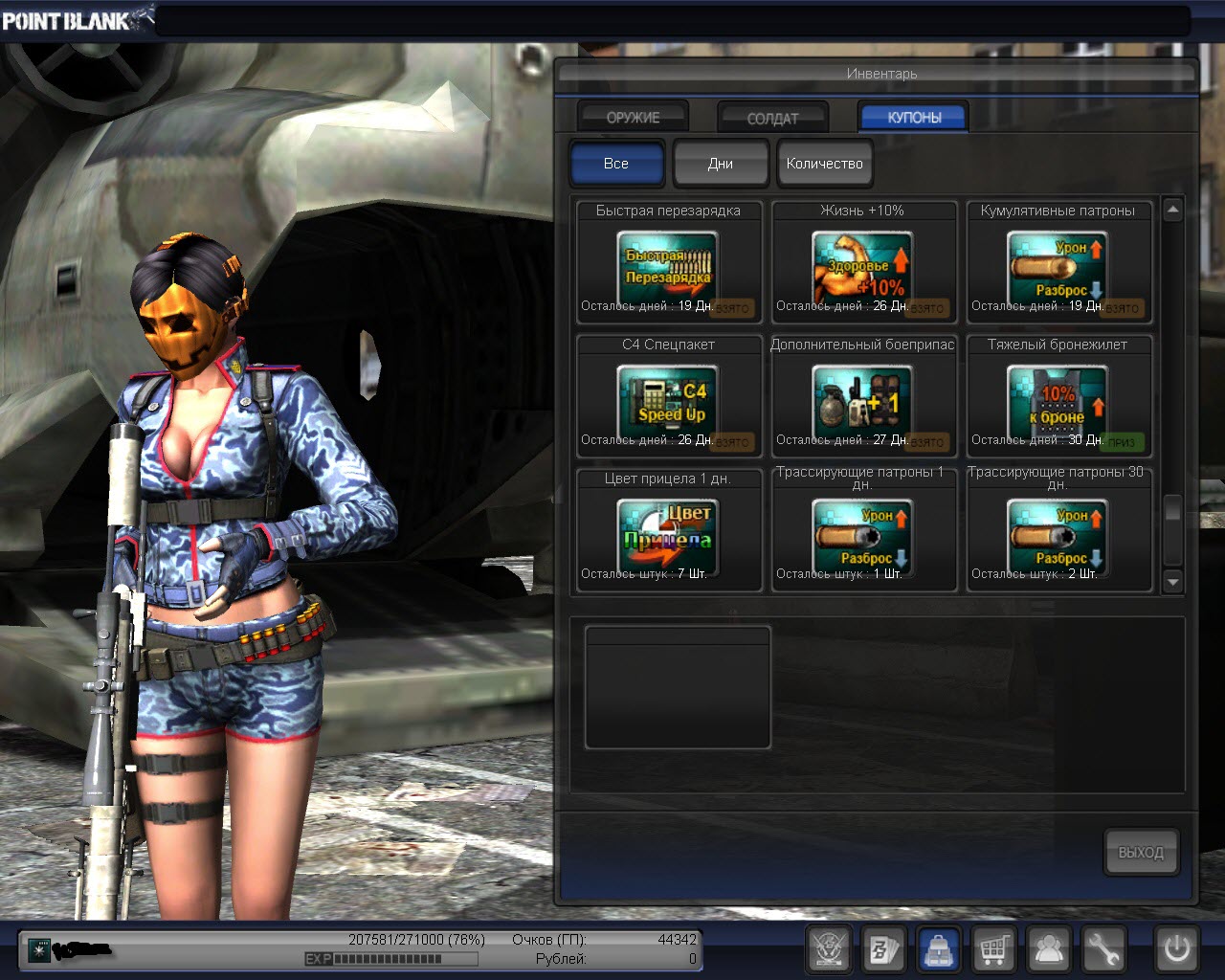Select the Быстрая перезарядка coupon
The image size is (1225, 980).
668,264
